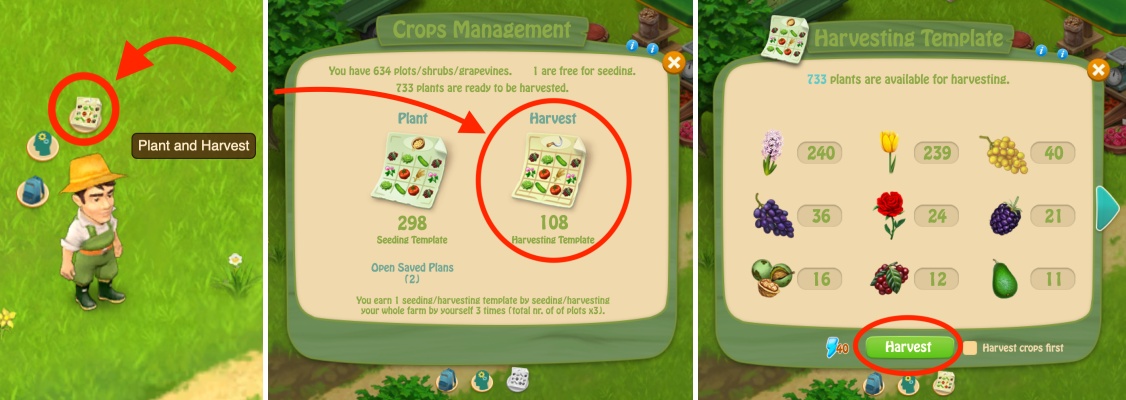Select the red berries crop with 12
The image size is (1126, 400).
887,277
